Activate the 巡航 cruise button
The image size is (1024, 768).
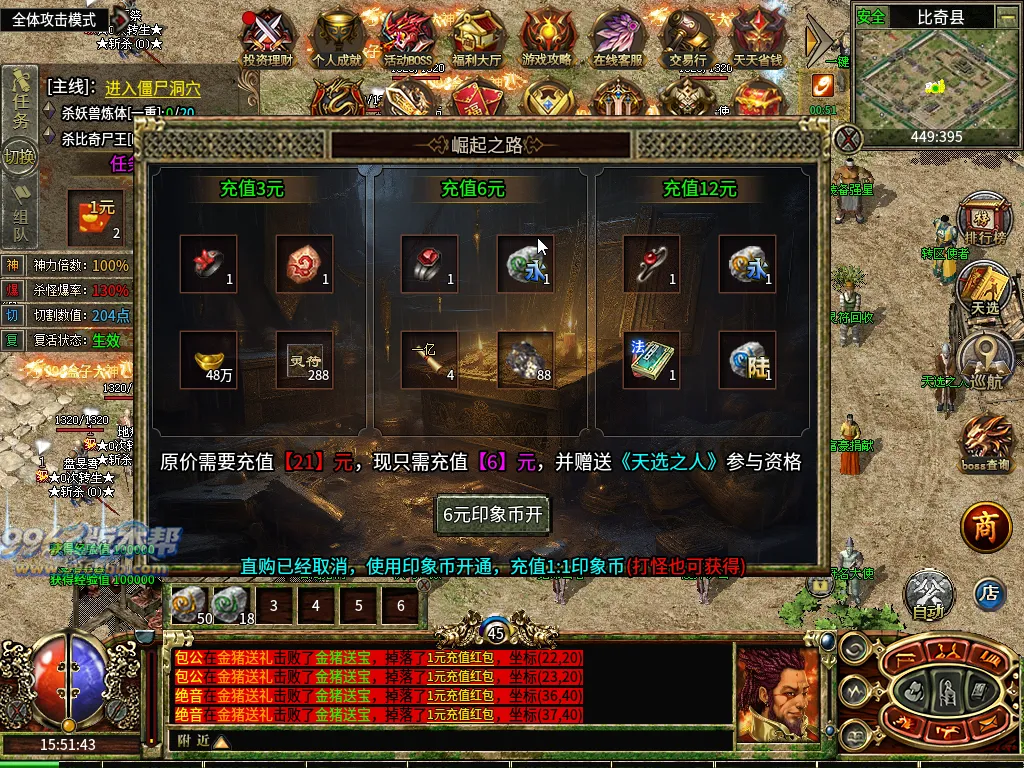984,361
